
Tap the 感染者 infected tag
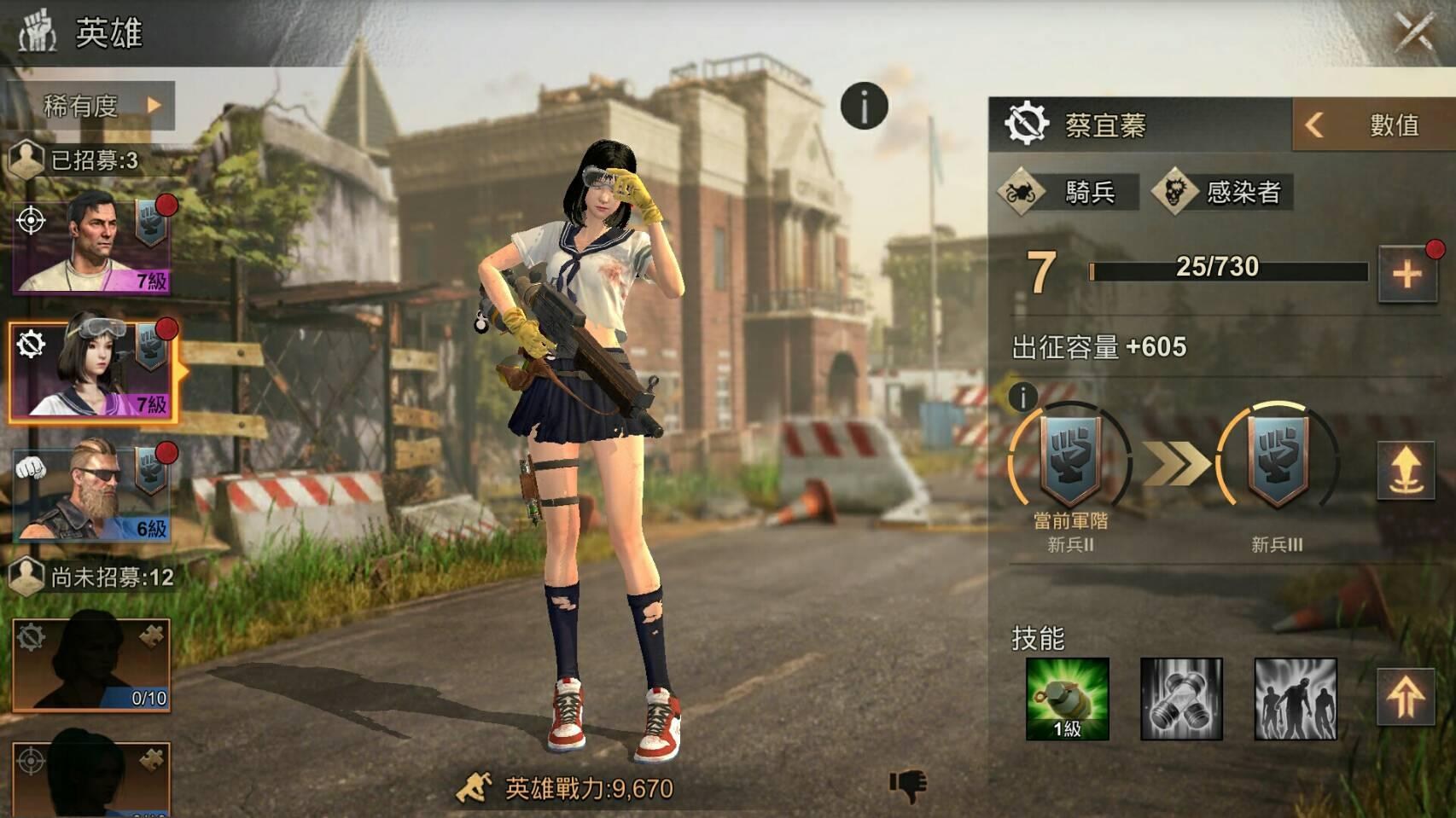[1222, 192]
